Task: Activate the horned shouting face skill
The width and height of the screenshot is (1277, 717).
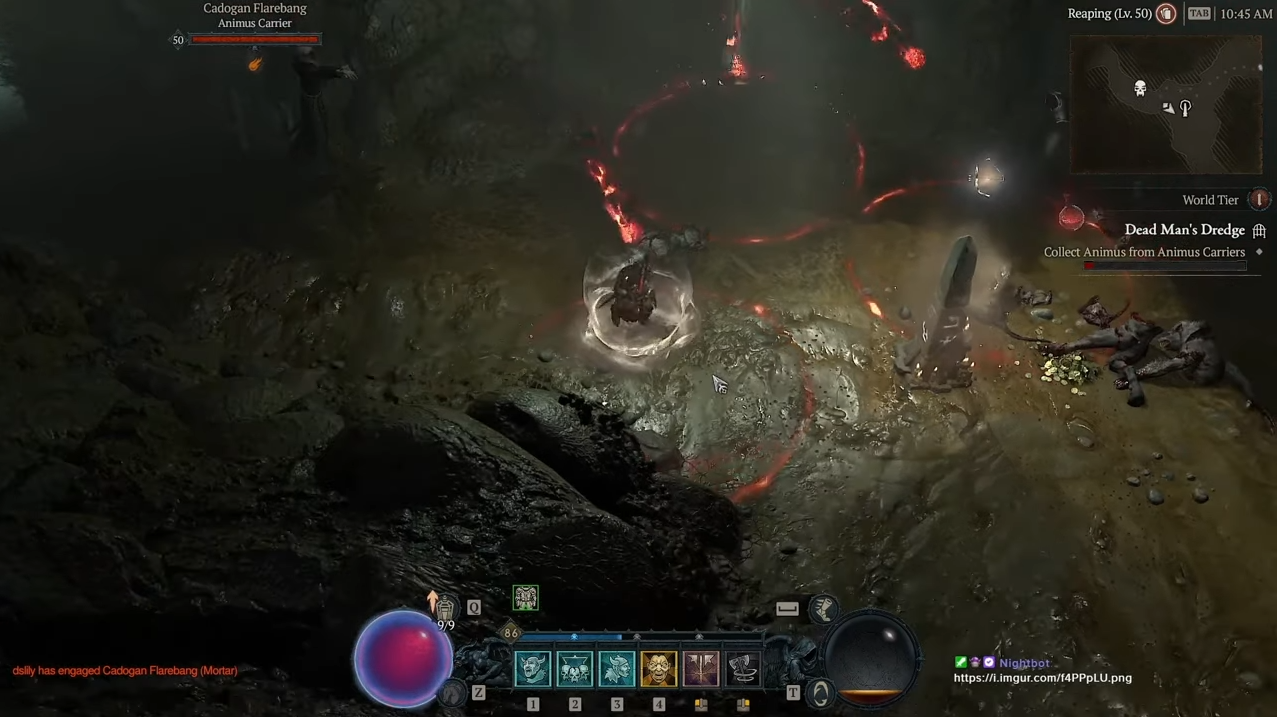Action: point(532,669)
